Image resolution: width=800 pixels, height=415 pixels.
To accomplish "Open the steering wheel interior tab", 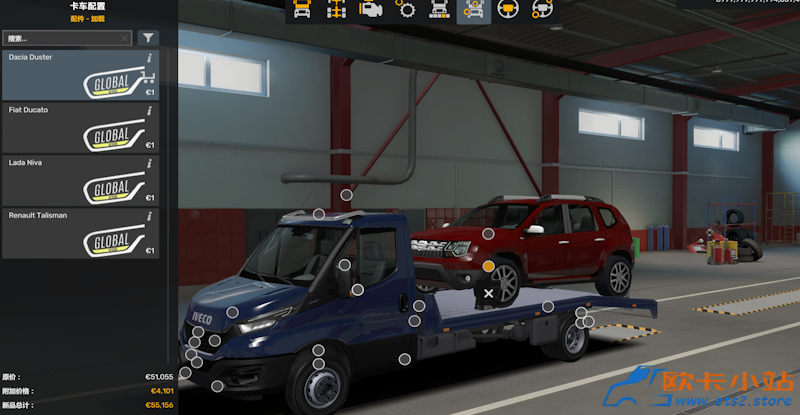I will 507,11.
